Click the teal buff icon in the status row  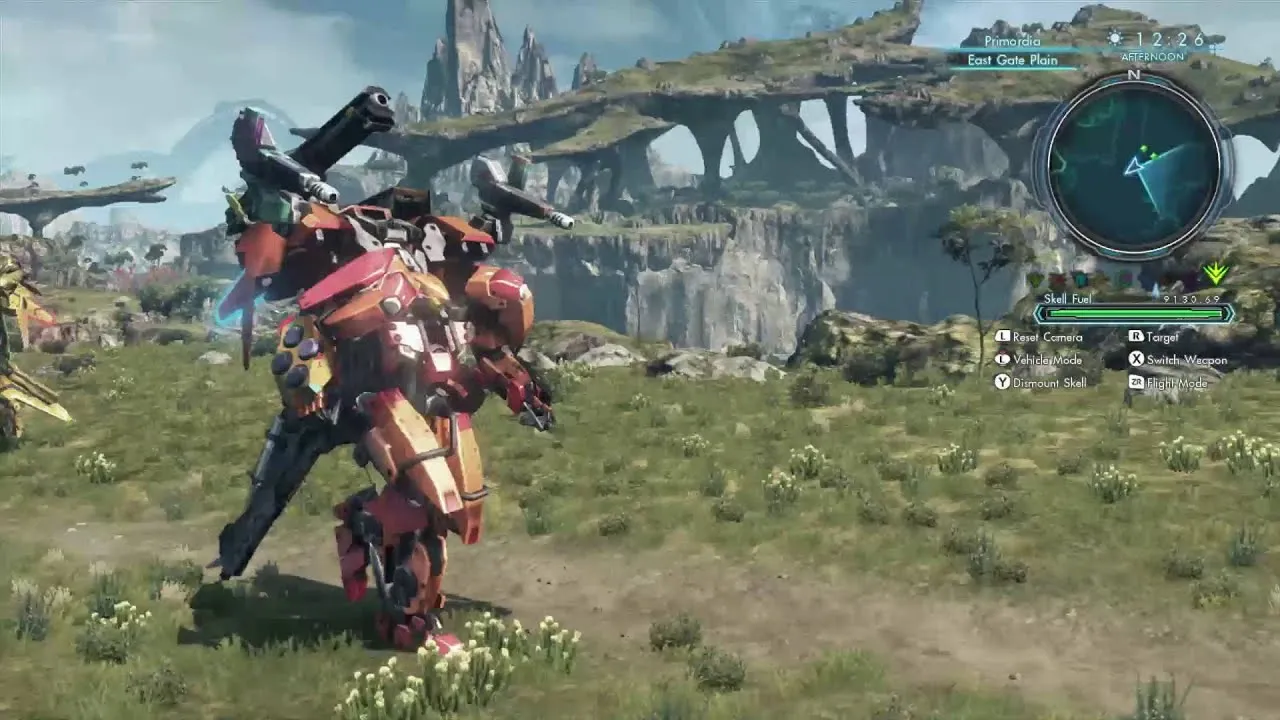click(1080, 278)
